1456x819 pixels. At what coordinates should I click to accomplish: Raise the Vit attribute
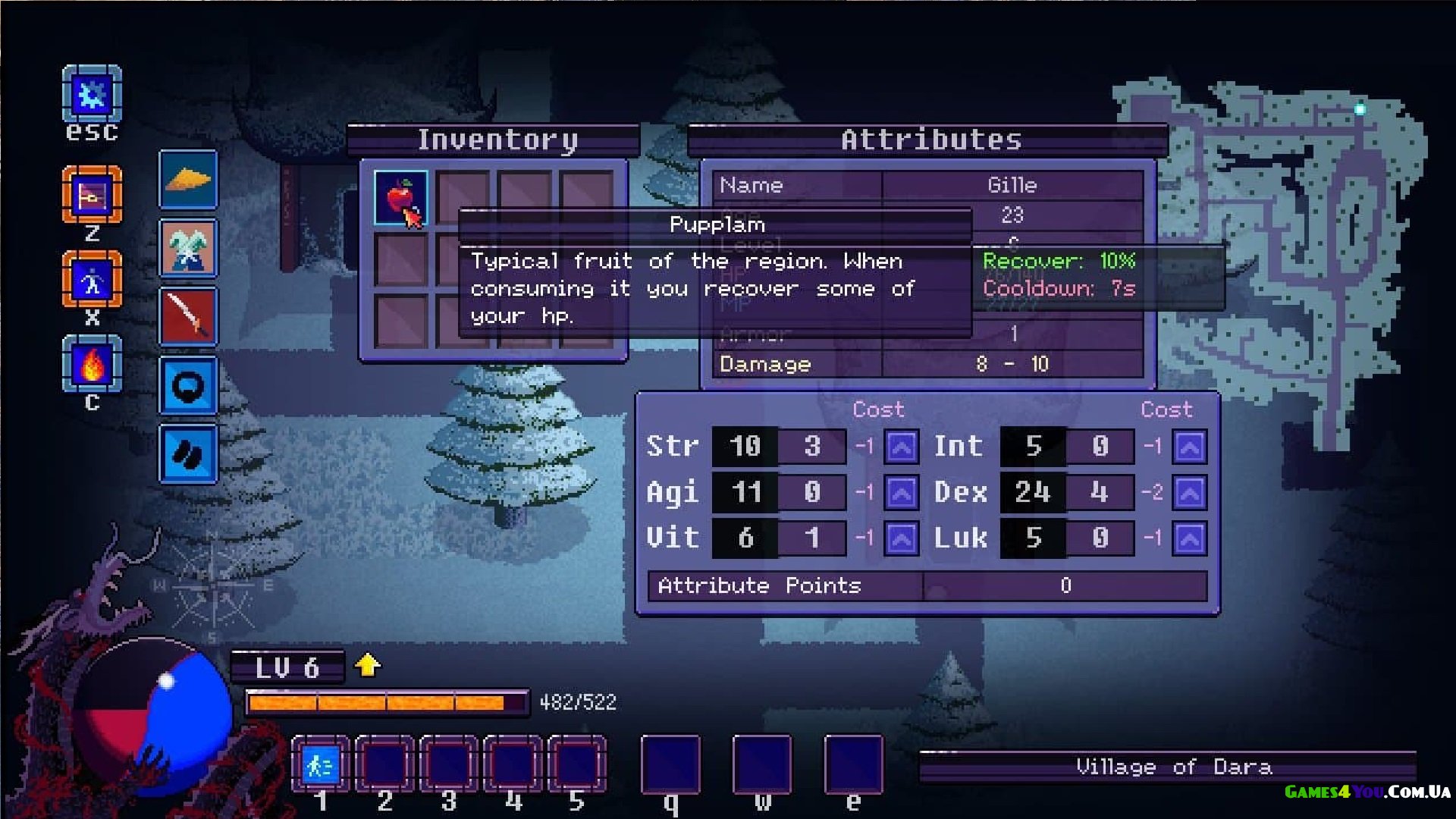[902, 538]
